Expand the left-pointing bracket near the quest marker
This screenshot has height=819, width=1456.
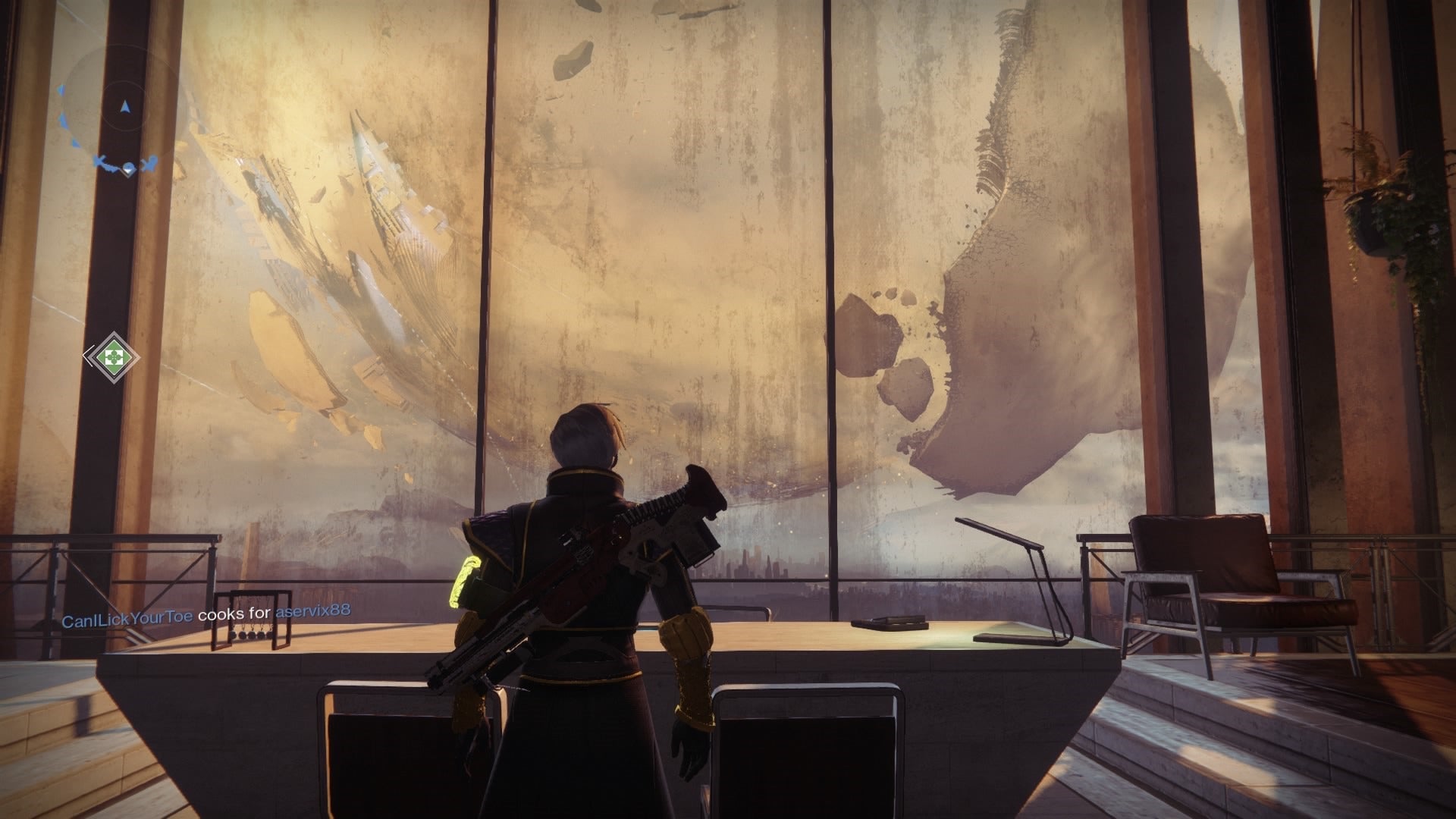[86, 355]
